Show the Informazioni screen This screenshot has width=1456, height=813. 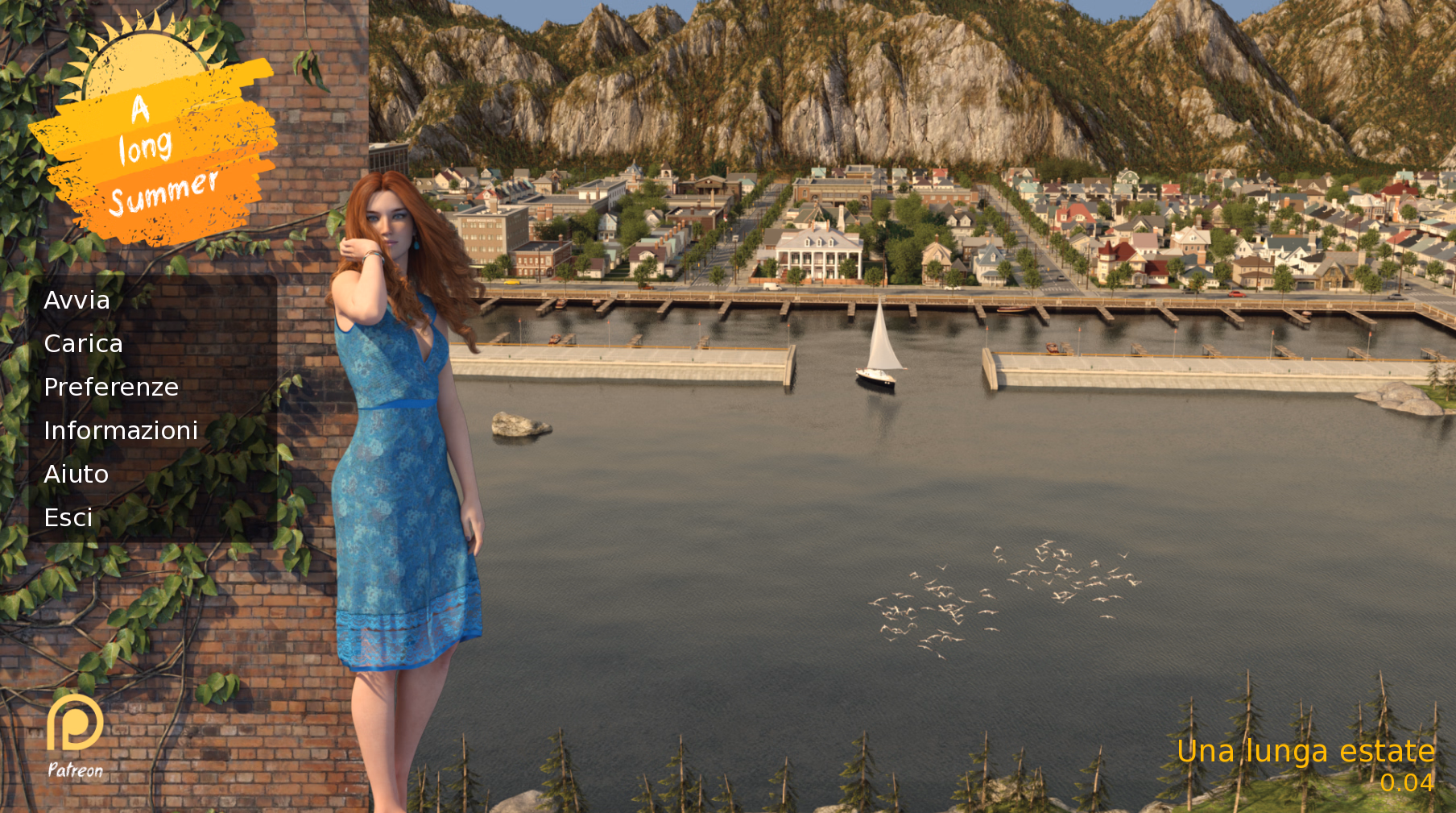click(x=121, y=431)
